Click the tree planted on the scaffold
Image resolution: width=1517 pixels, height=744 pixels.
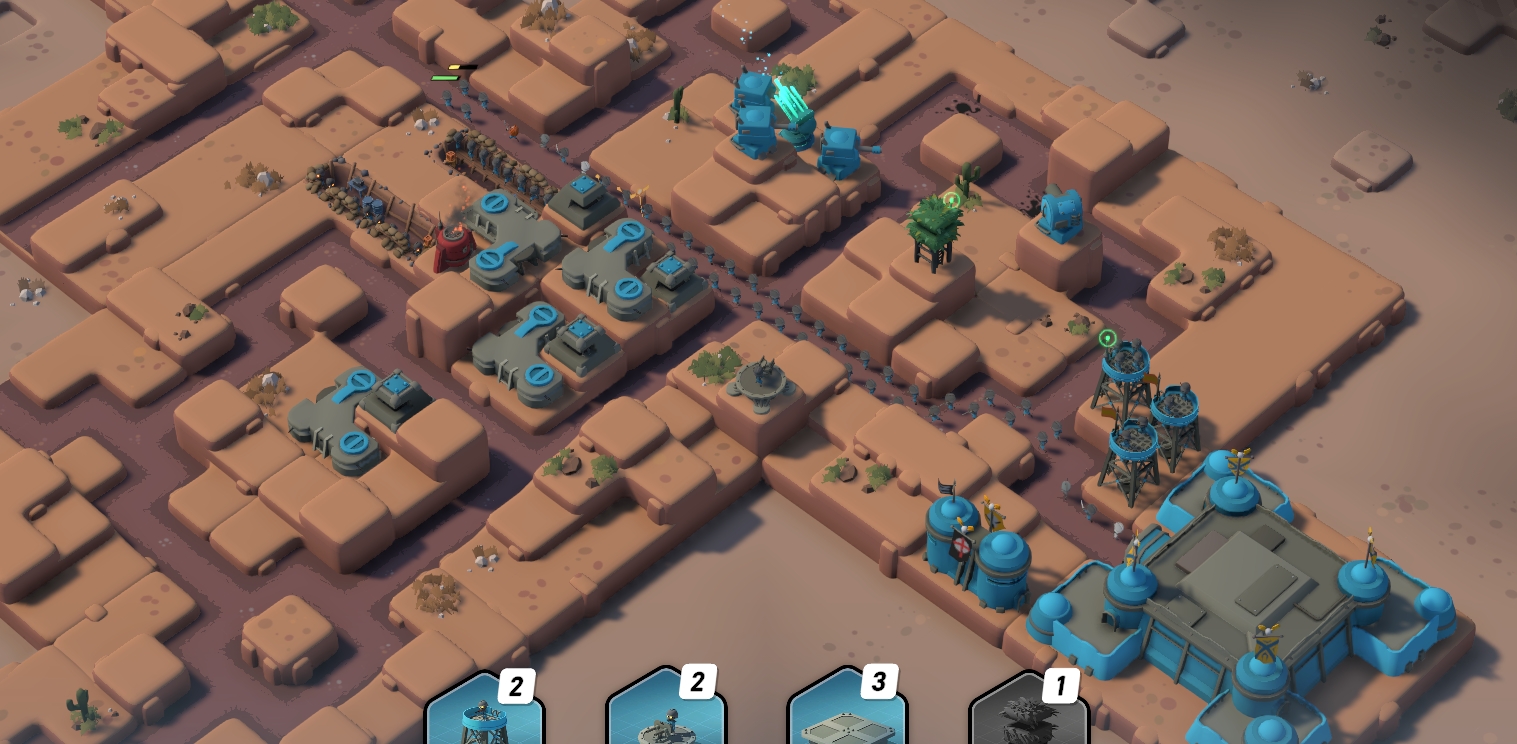[x=937, y=230]
